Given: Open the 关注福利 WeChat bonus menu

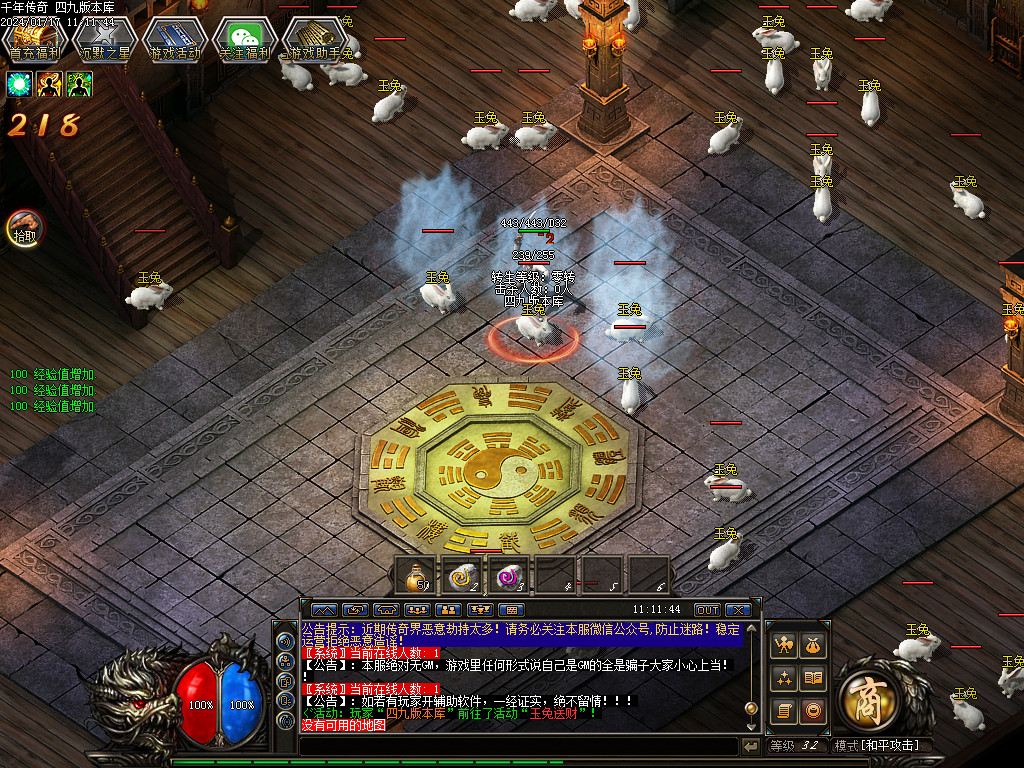Looking at the screenshot, I should coord(244,41).
